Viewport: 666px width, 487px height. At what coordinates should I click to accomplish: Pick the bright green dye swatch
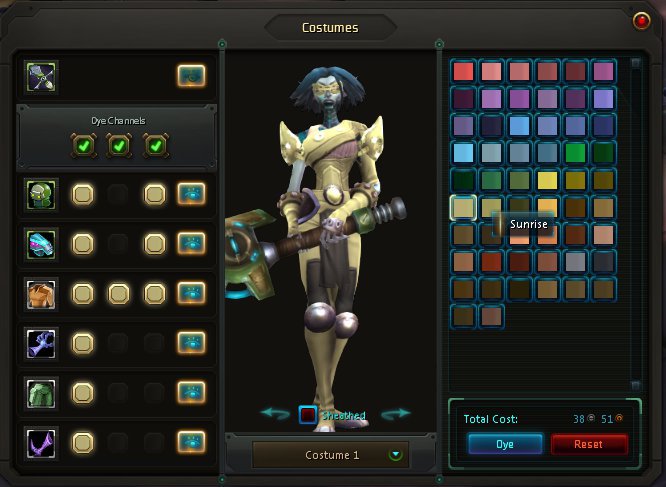pos(575,153)
